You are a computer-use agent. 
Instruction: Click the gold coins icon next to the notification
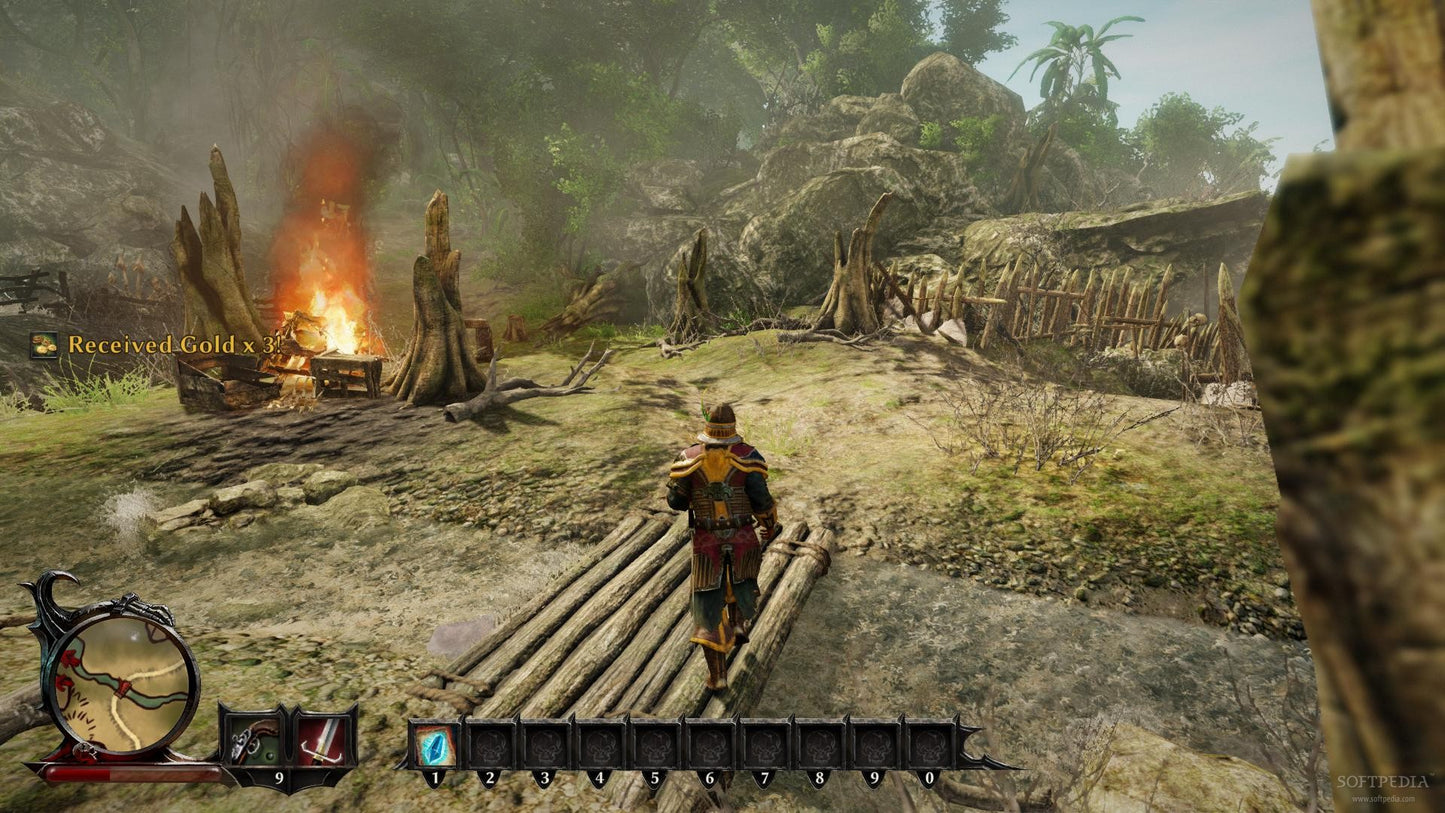click(42, 345)
